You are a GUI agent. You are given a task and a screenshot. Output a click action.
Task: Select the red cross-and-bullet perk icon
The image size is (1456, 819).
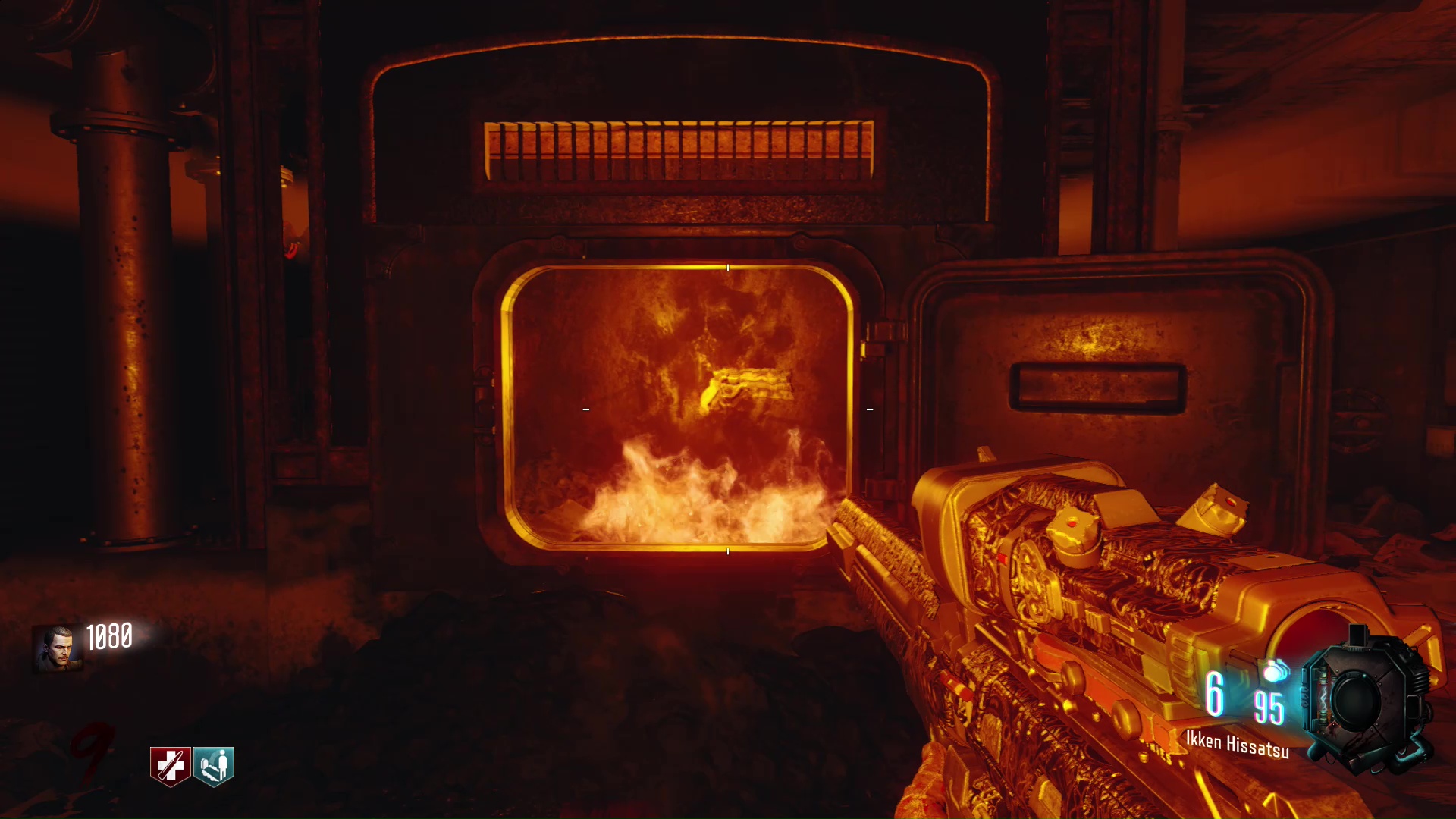170,766
